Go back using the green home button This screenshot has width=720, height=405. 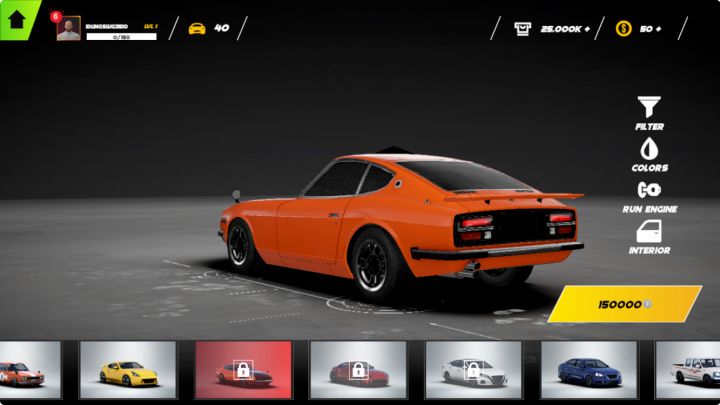pyautogui.click(x=17, y=19)
